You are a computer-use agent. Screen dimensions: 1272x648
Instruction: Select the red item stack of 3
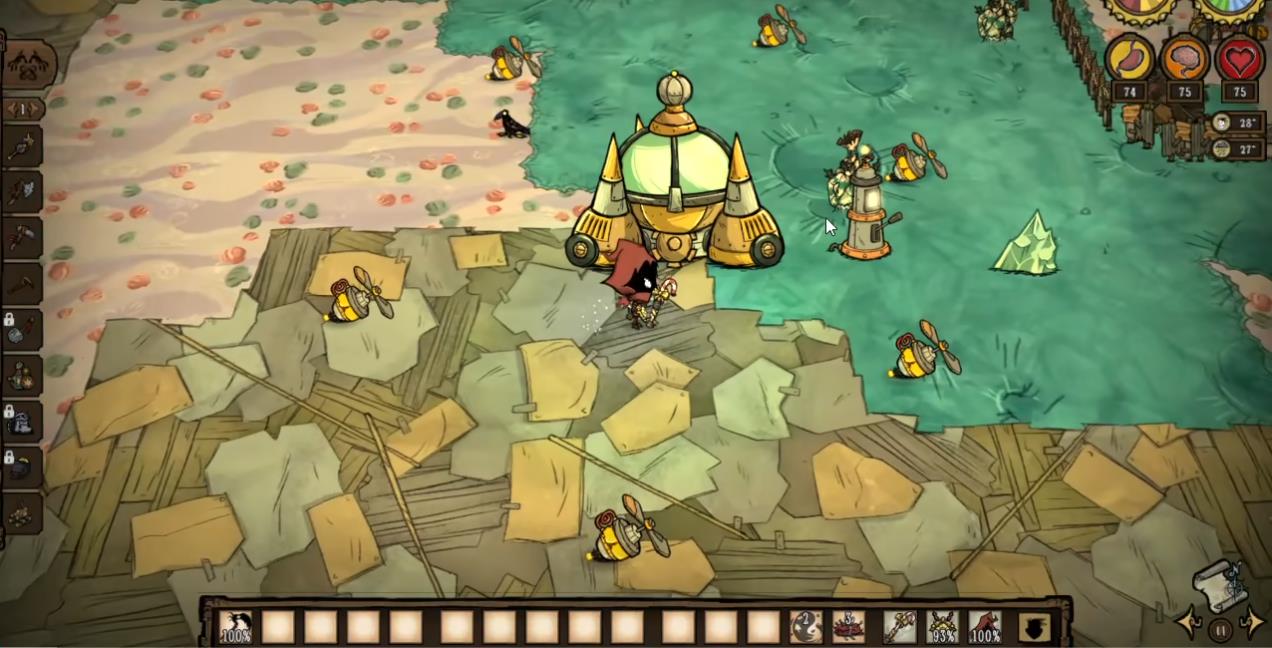pos(849,627)
